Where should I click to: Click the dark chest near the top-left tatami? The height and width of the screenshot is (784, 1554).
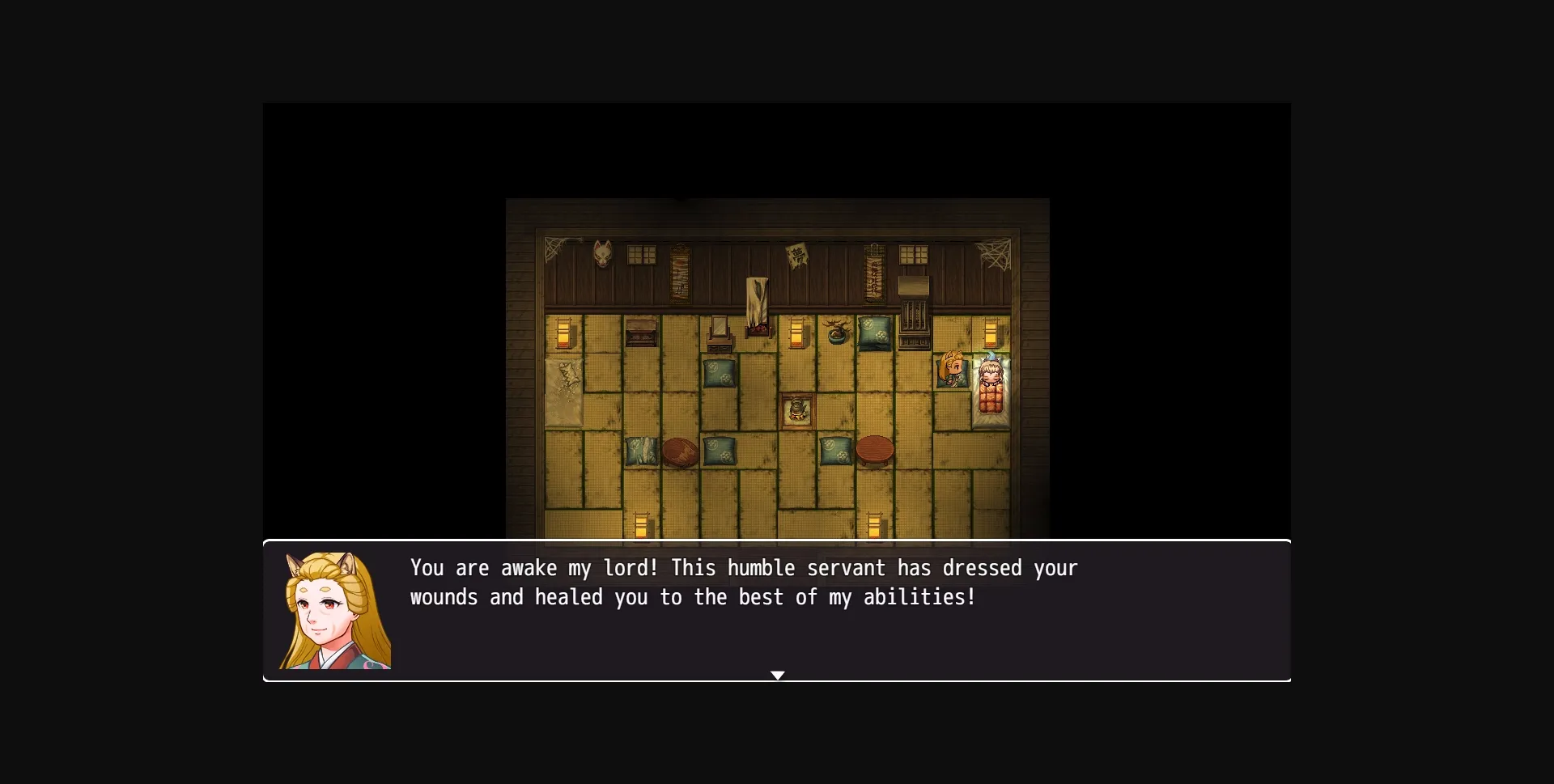click(639, 333)
